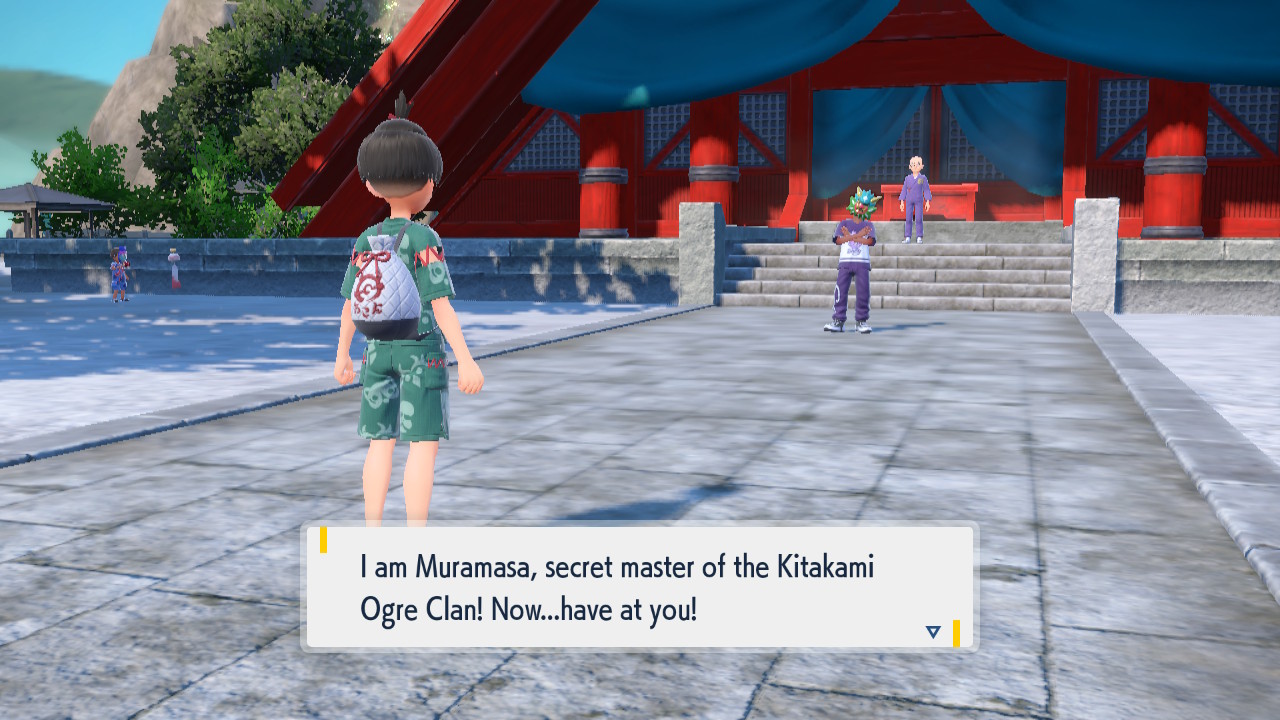Advance dialogue with the blue arrow indicator

click(x=933, y=632)
